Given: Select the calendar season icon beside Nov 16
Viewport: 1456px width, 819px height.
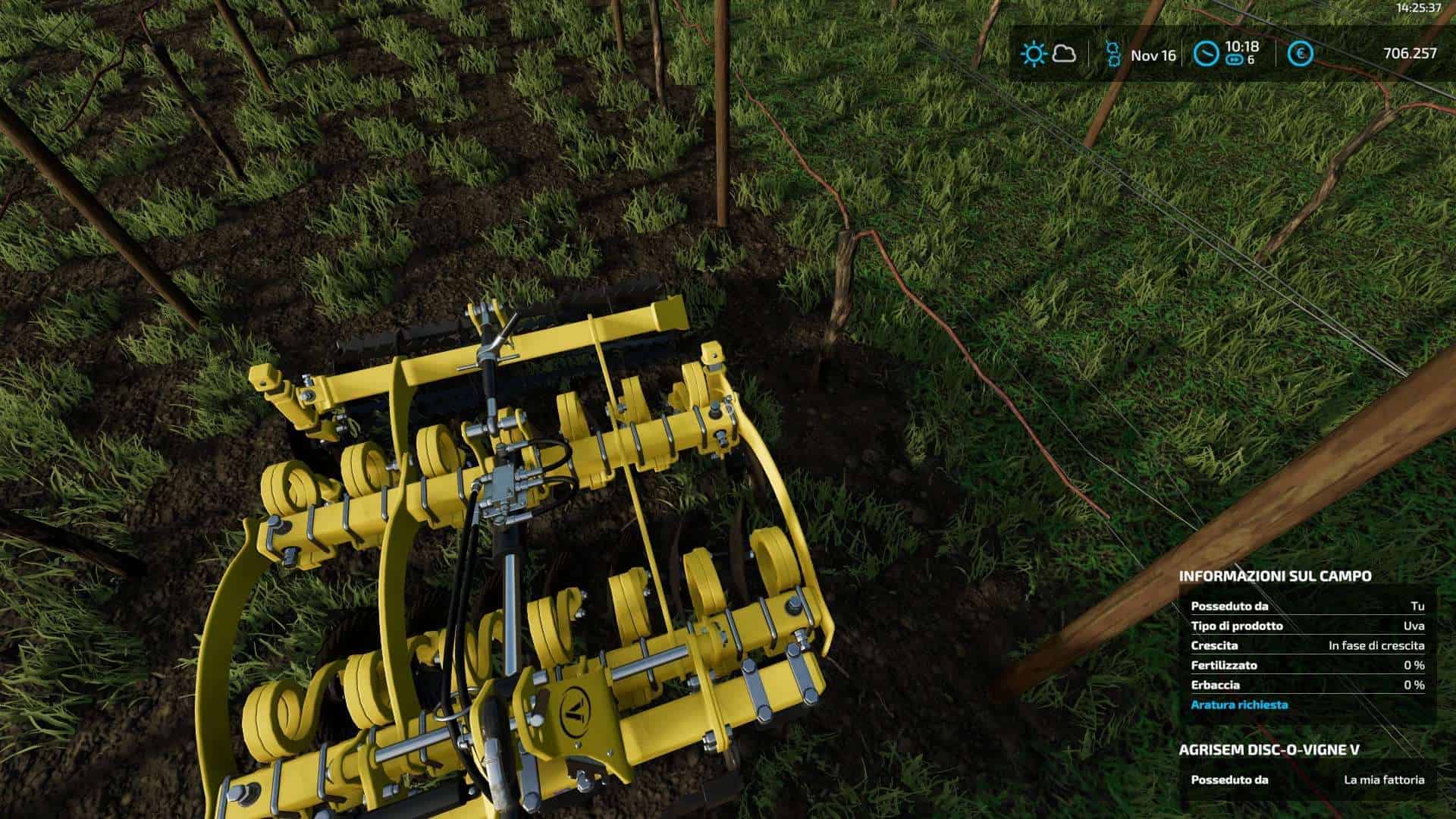Looking at the screenshot, I should pyautogui.click(x=1112, y=54).
